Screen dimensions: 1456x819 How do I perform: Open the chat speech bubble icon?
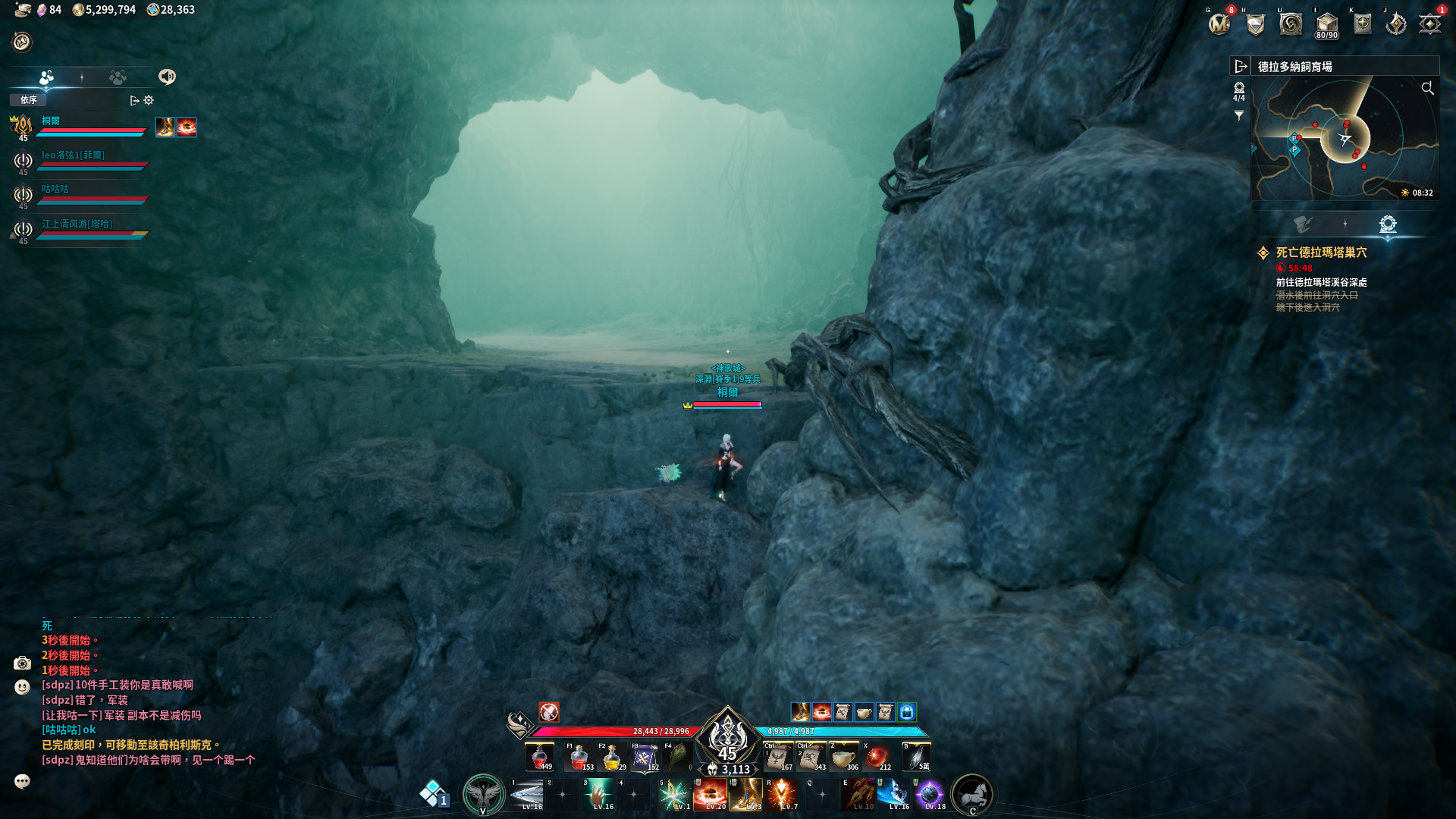[22, 781]
